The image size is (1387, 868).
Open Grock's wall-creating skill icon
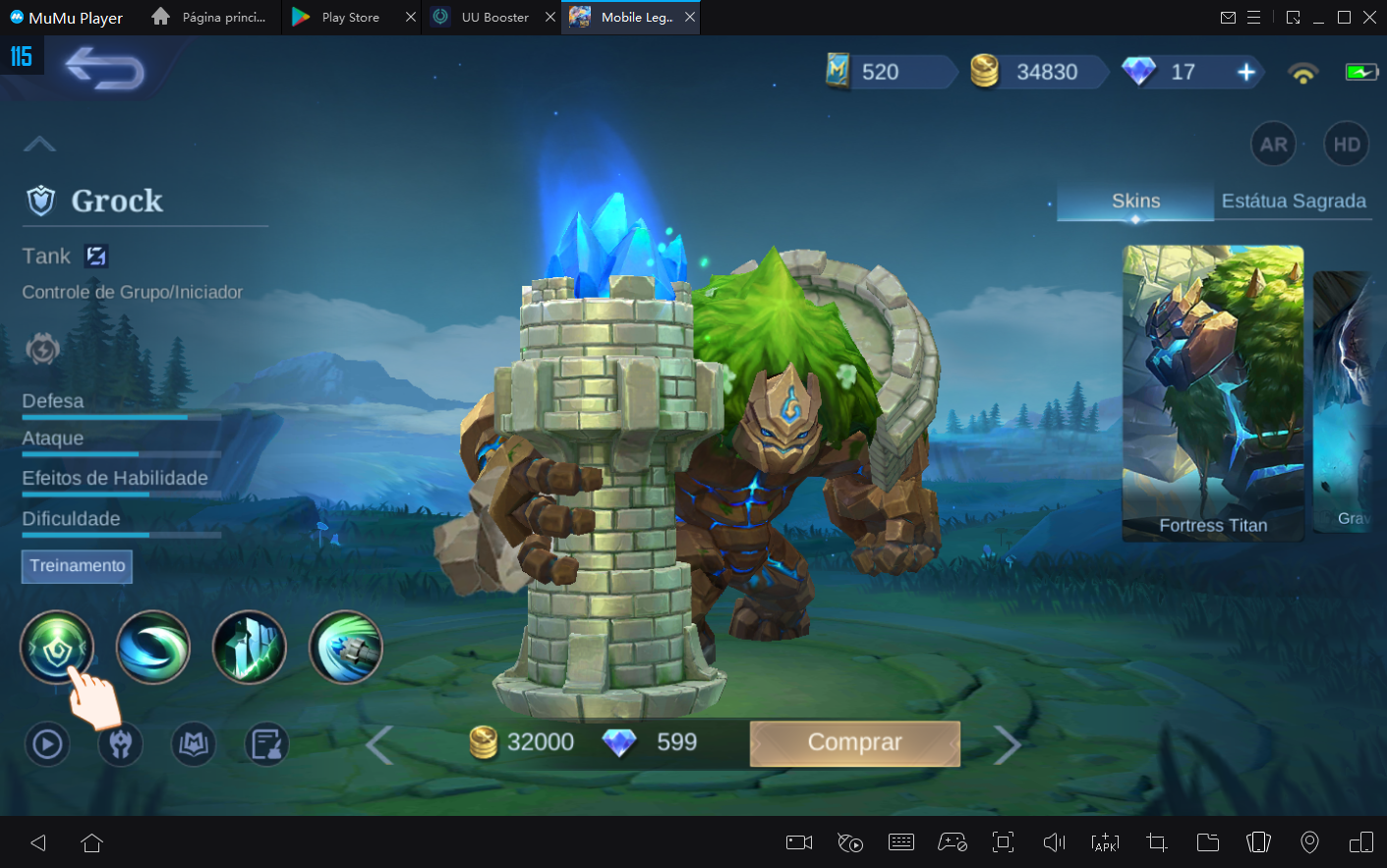(249, 647)
